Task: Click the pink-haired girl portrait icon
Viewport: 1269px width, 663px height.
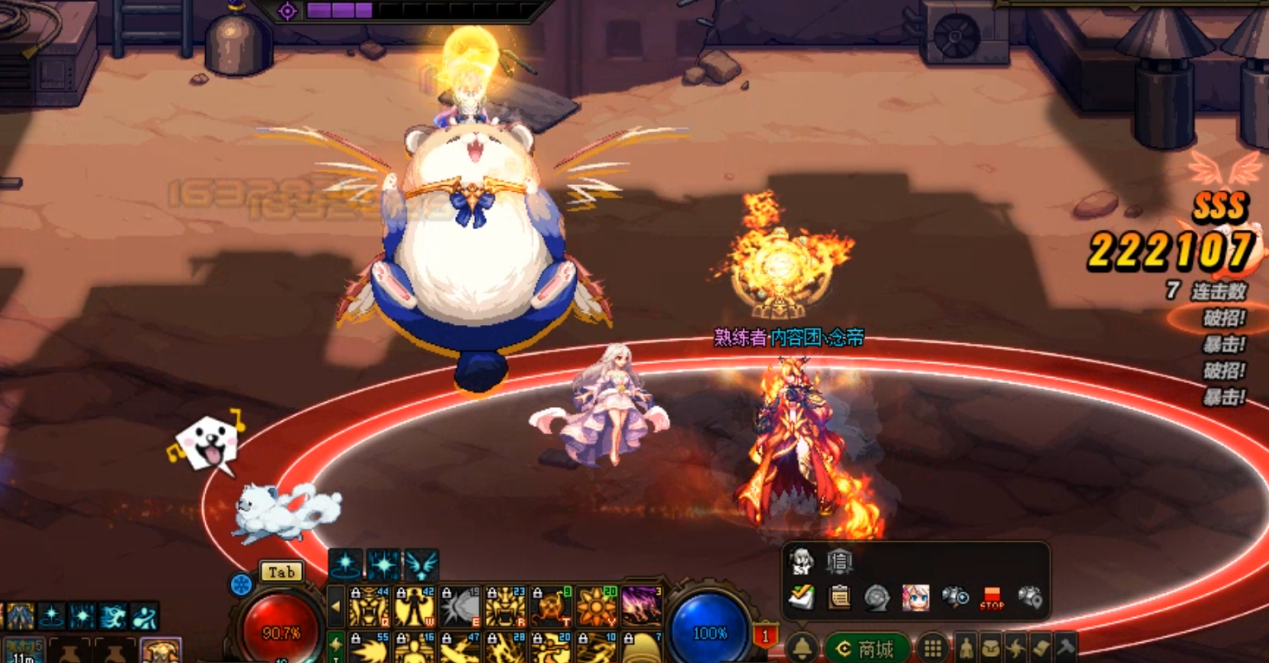Action: click(x=915, y=598)
